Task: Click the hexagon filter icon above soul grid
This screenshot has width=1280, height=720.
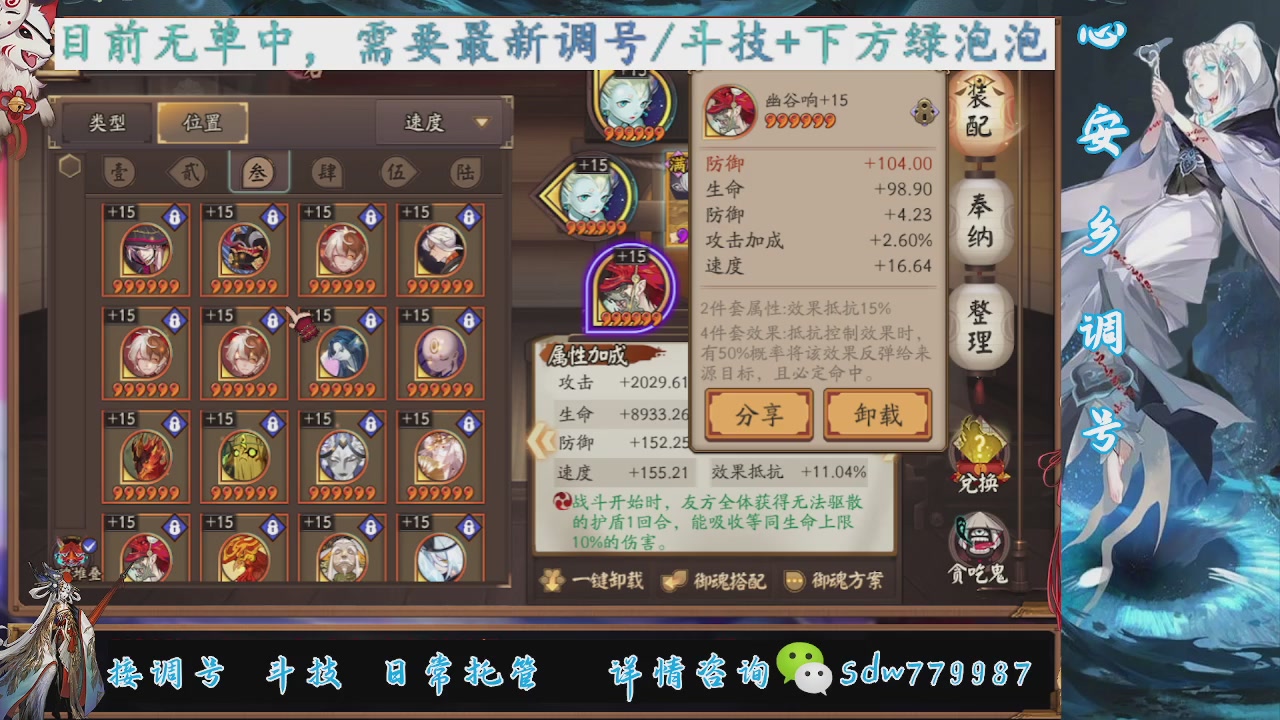Action: (69, 166)
